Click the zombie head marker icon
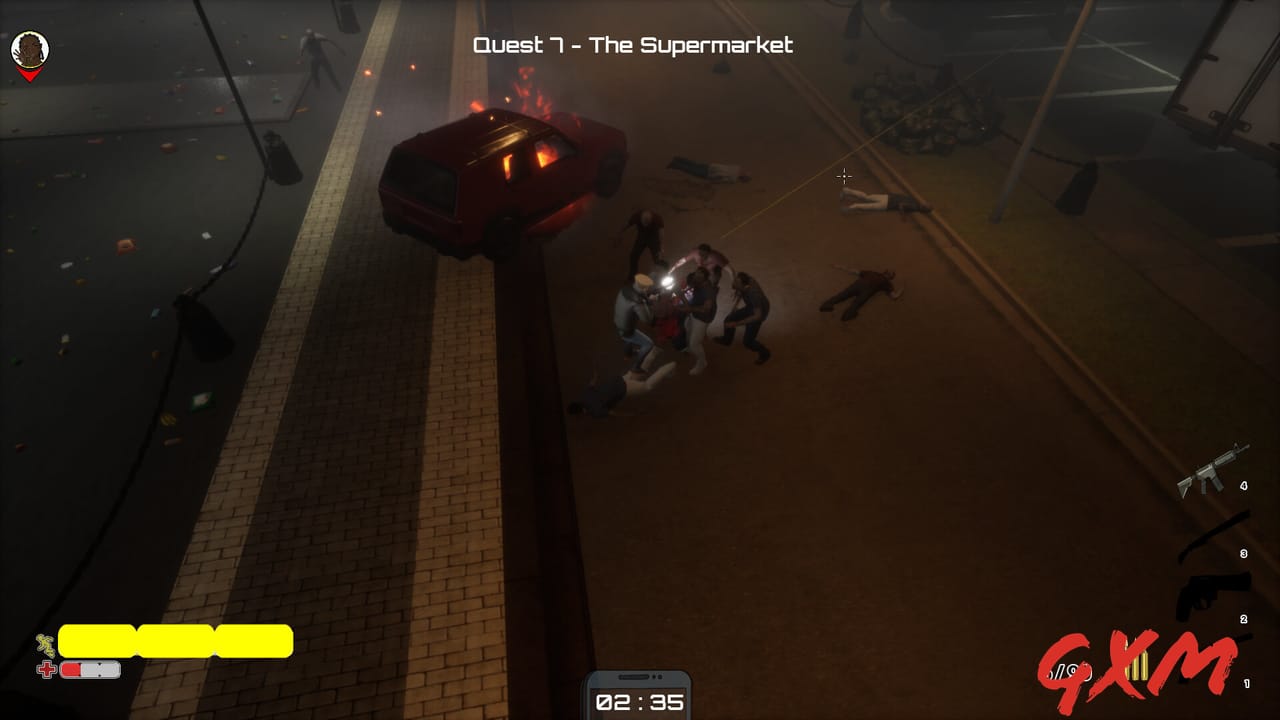Viewport: 1280px width, 720px height. pos(29,50)
